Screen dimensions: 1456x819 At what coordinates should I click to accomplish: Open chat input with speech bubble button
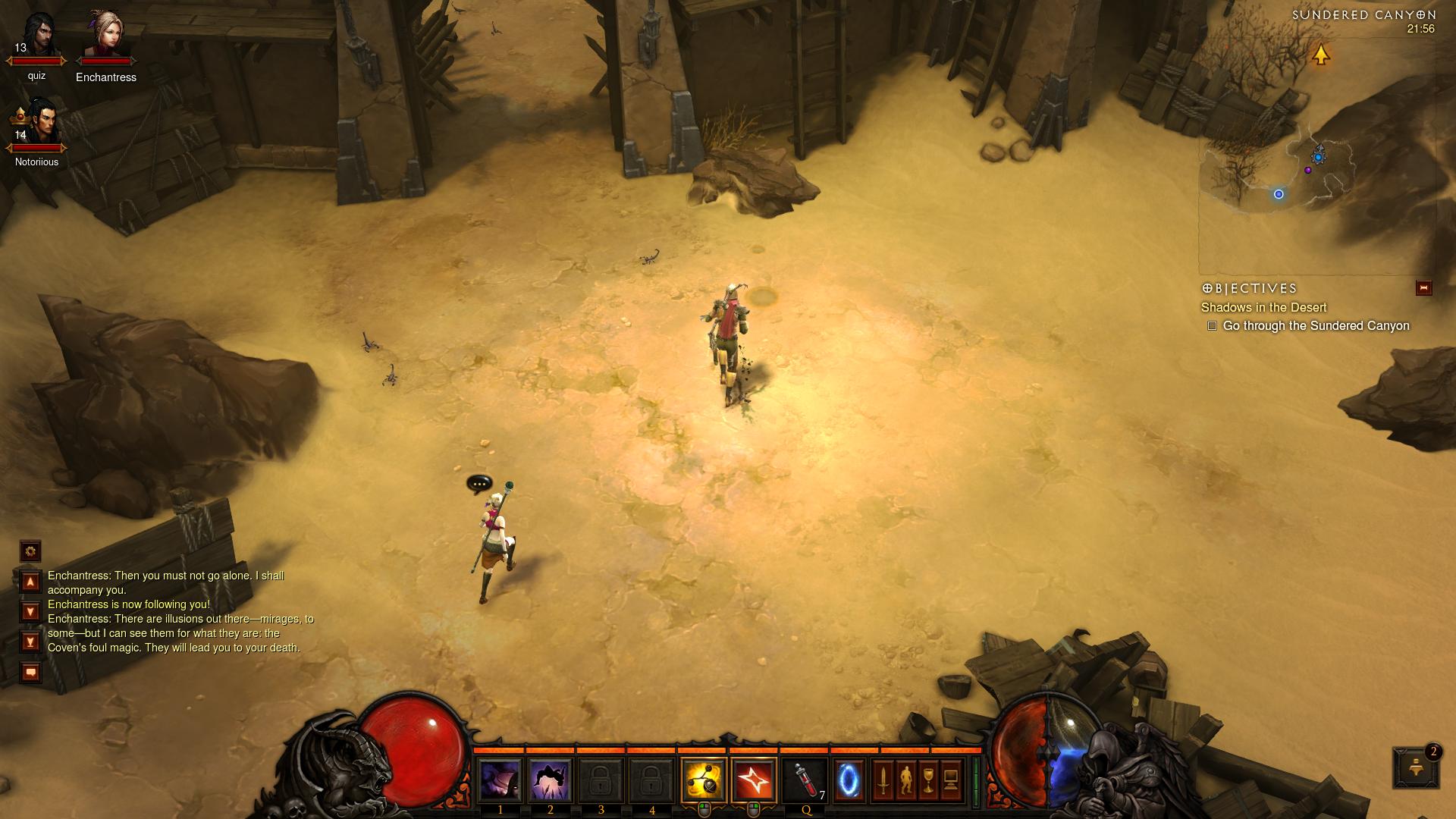pyautogui.click(x=30, y=672)
